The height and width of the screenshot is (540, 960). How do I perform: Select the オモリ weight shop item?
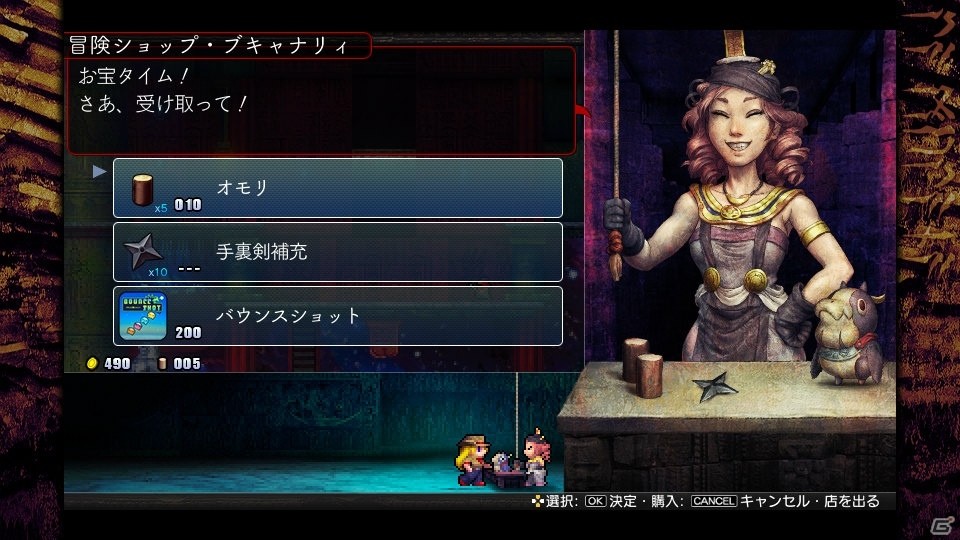point(337,188)
